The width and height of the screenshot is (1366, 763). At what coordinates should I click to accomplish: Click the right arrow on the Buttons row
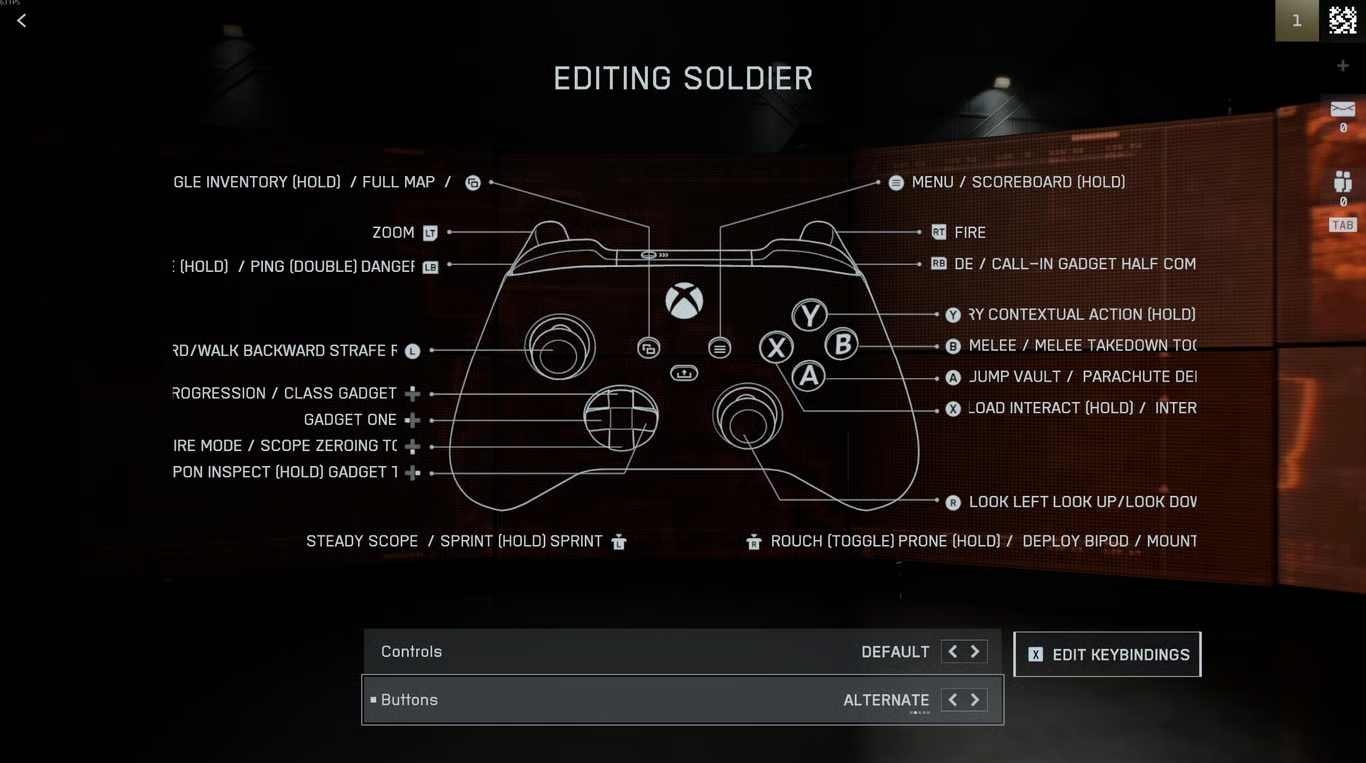(x=975, y=699)
